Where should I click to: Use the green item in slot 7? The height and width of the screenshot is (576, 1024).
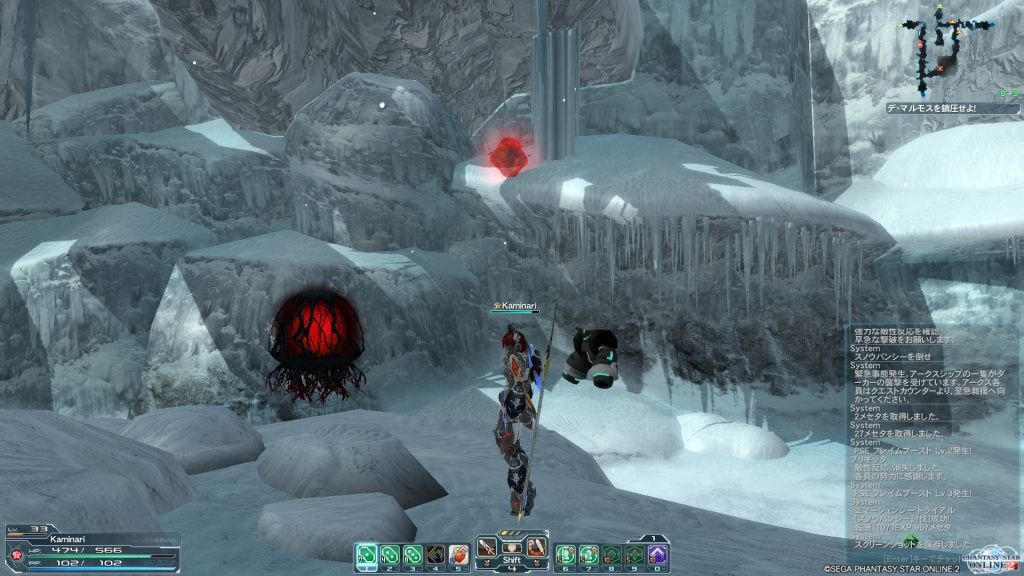pos(588,554)
